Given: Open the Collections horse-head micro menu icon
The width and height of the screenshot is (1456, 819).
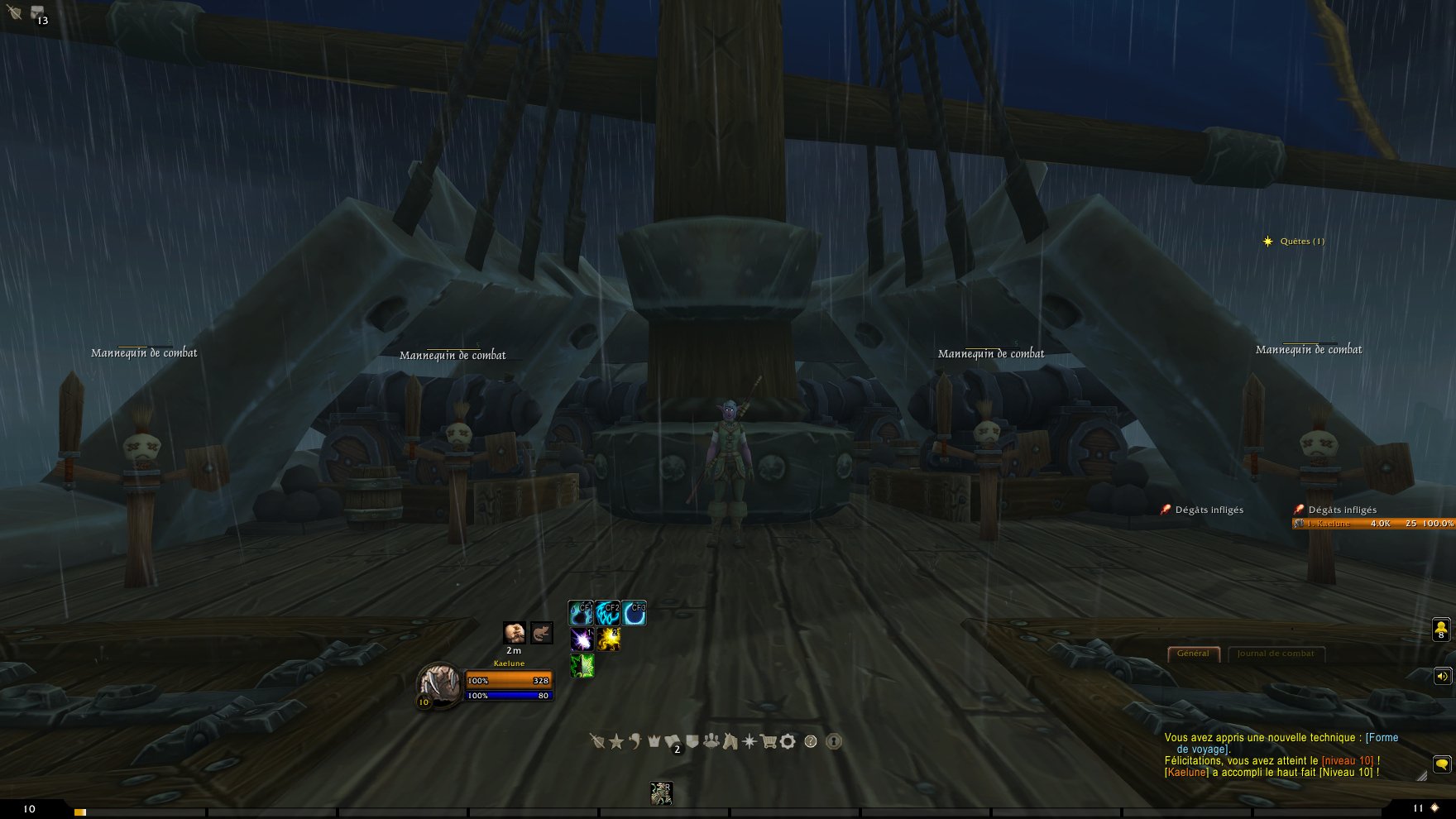Looking at the screenshot, I should tap(730, 742).
